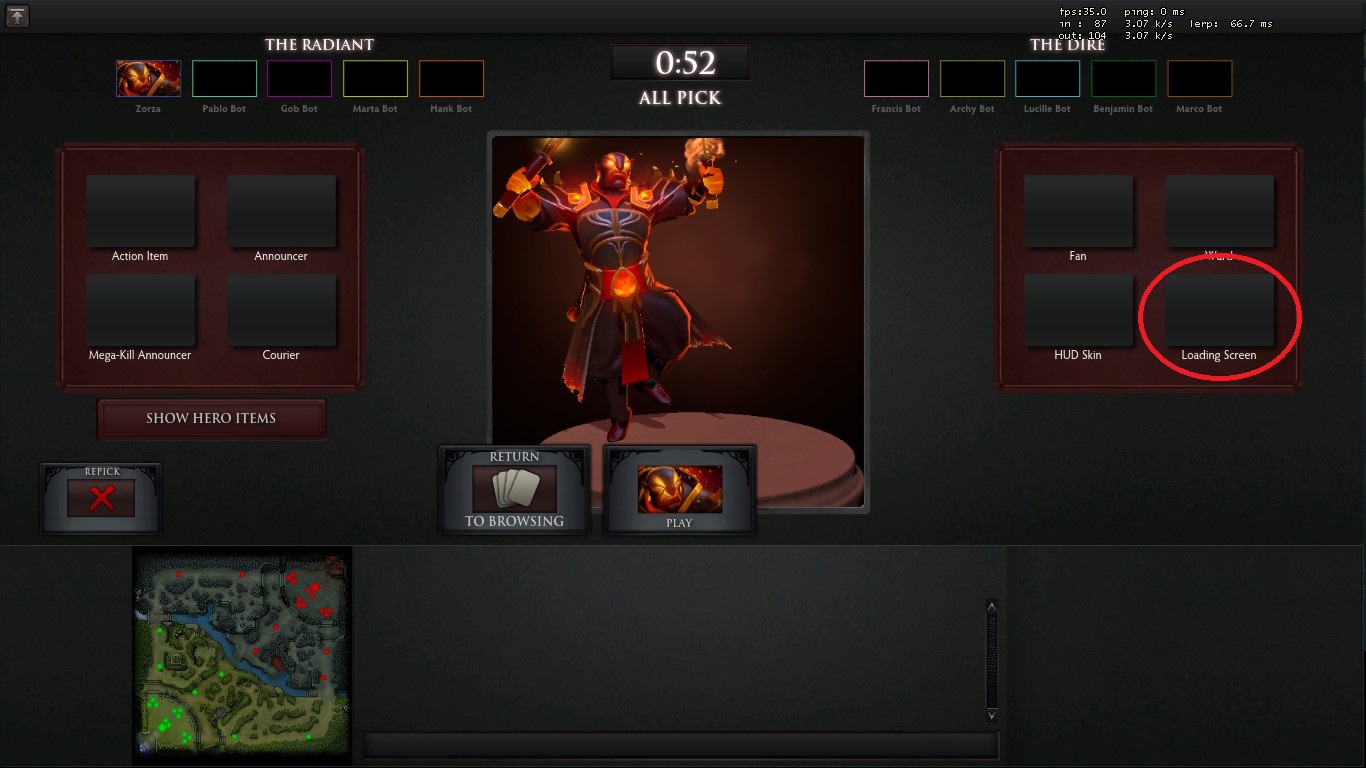Select the Fan slot
The width and height of the screenshot is (1366, 768).
(1078, 211)
